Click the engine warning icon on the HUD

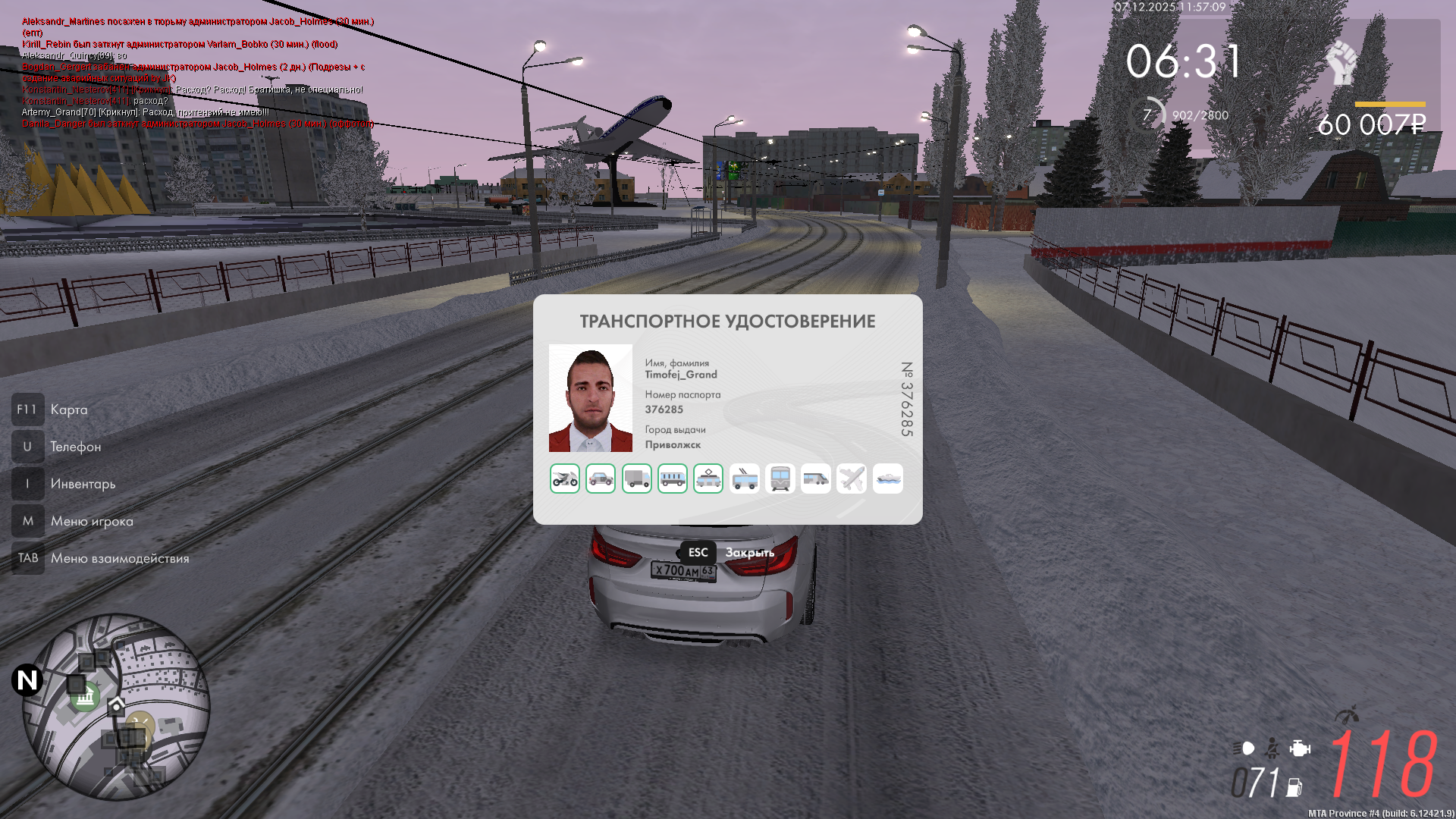pos(1299,747)
